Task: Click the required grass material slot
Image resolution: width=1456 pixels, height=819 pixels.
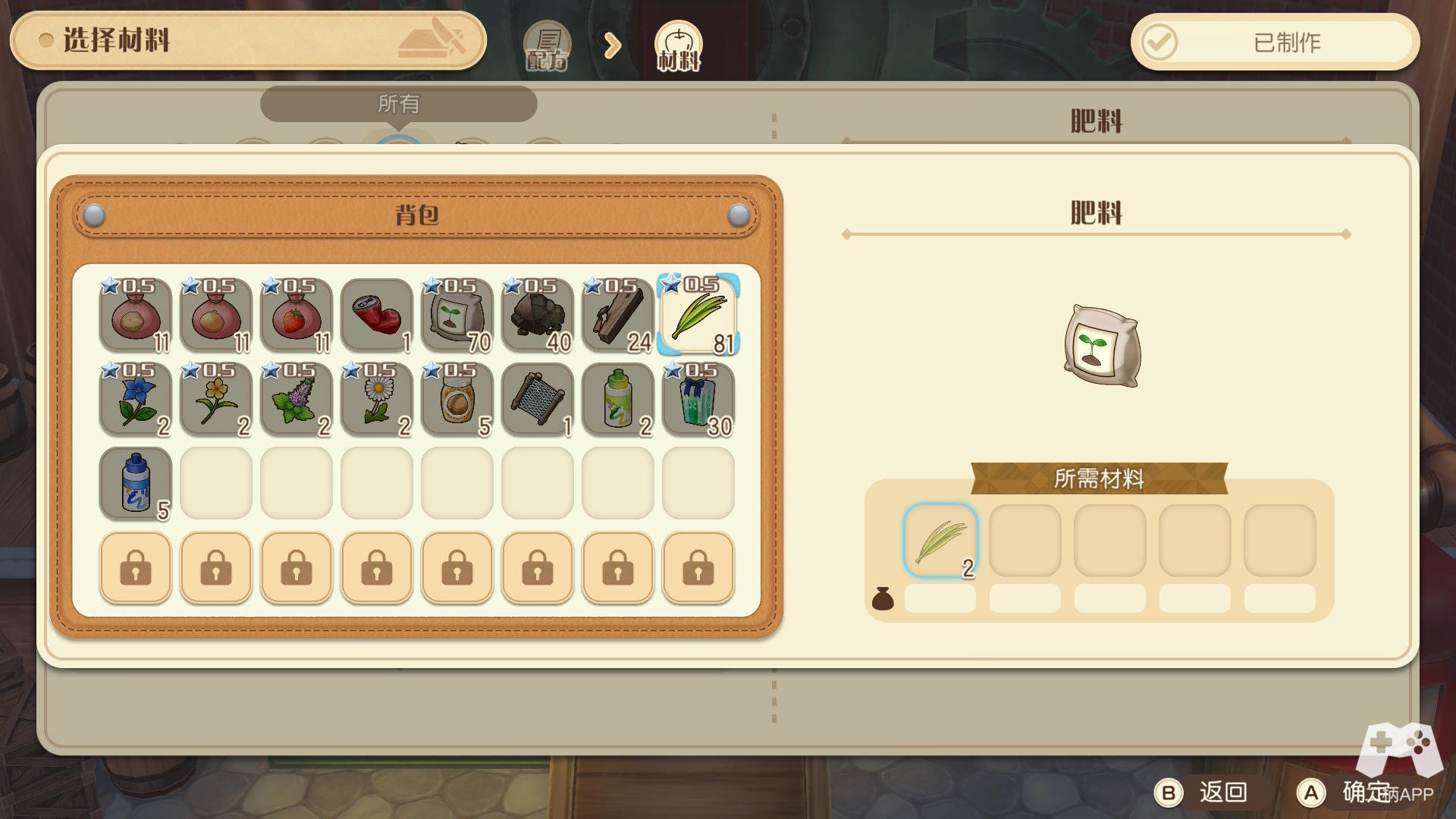Action: (x=940, y=541)
